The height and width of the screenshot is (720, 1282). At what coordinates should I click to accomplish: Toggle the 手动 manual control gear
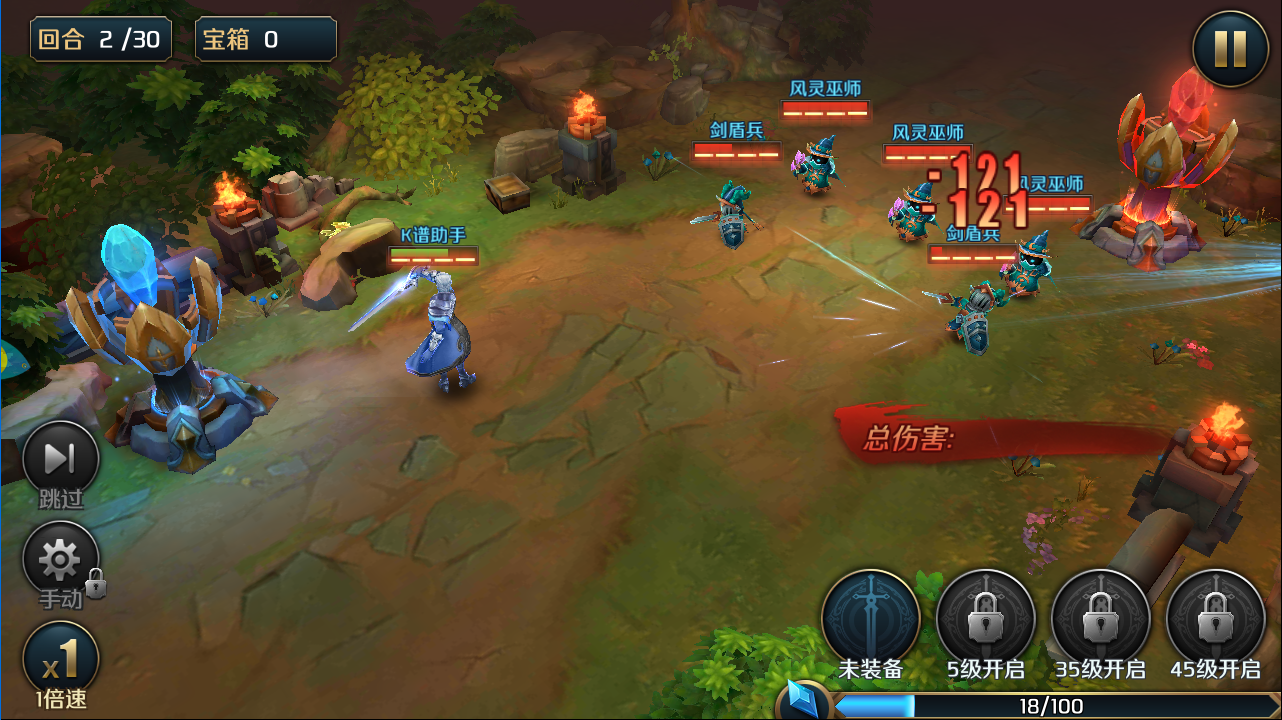pyautogui.click(x=60, y=560)
